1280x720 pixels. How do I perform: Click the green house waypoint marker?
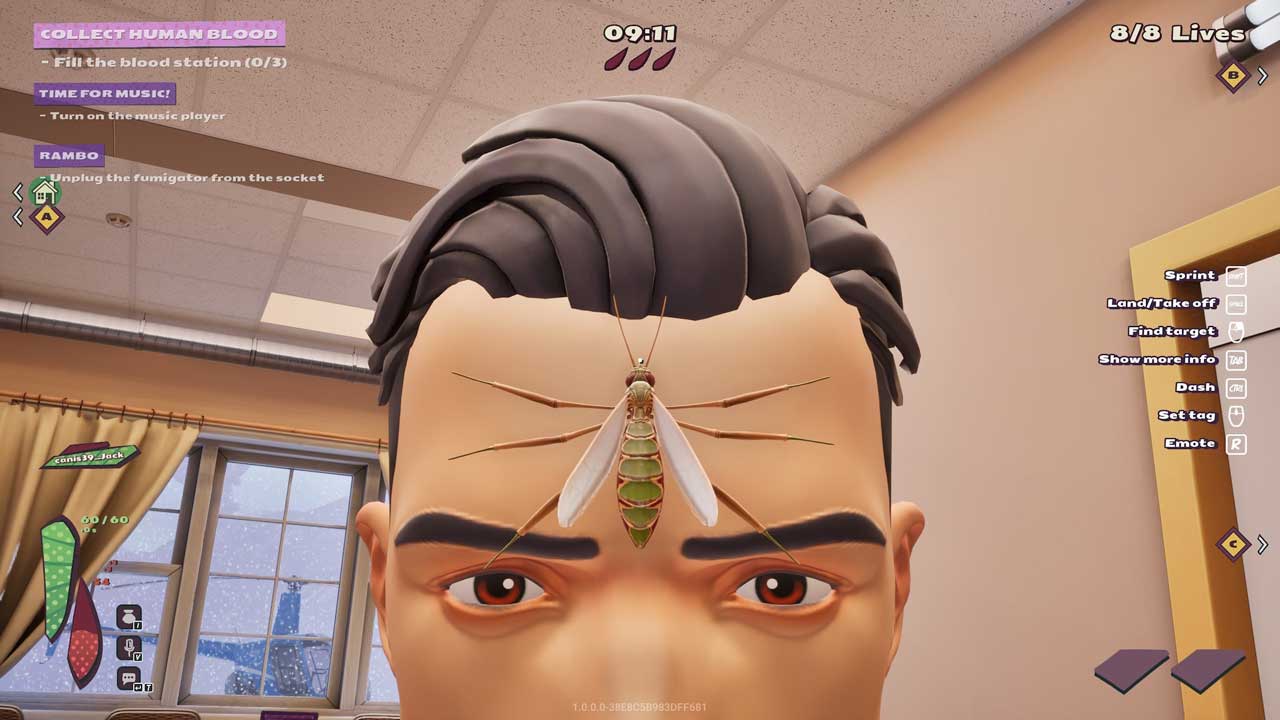click(x=44, y=191)
